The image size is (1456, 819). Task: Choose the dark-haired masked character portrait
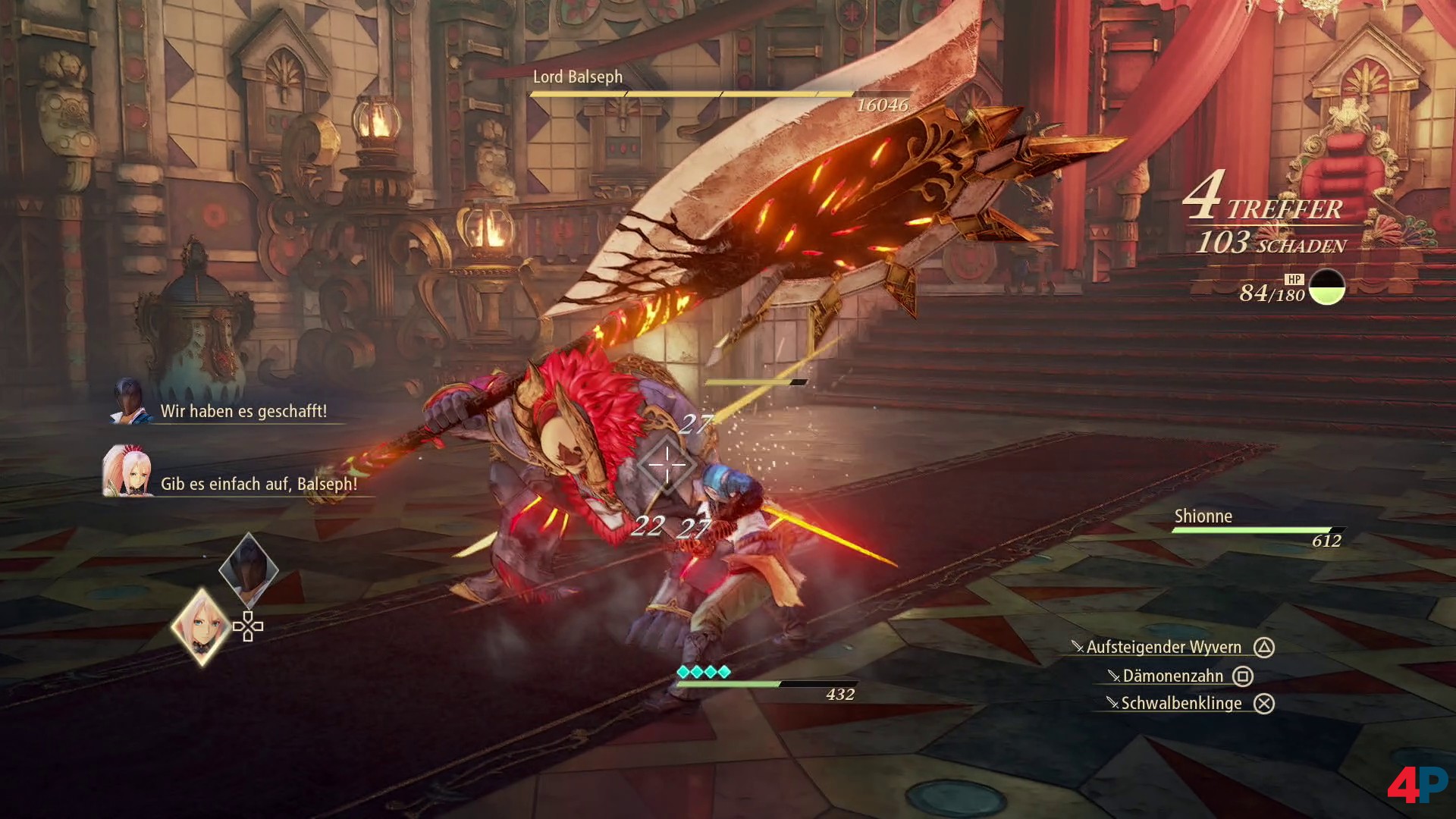click(x=248, y=569)
